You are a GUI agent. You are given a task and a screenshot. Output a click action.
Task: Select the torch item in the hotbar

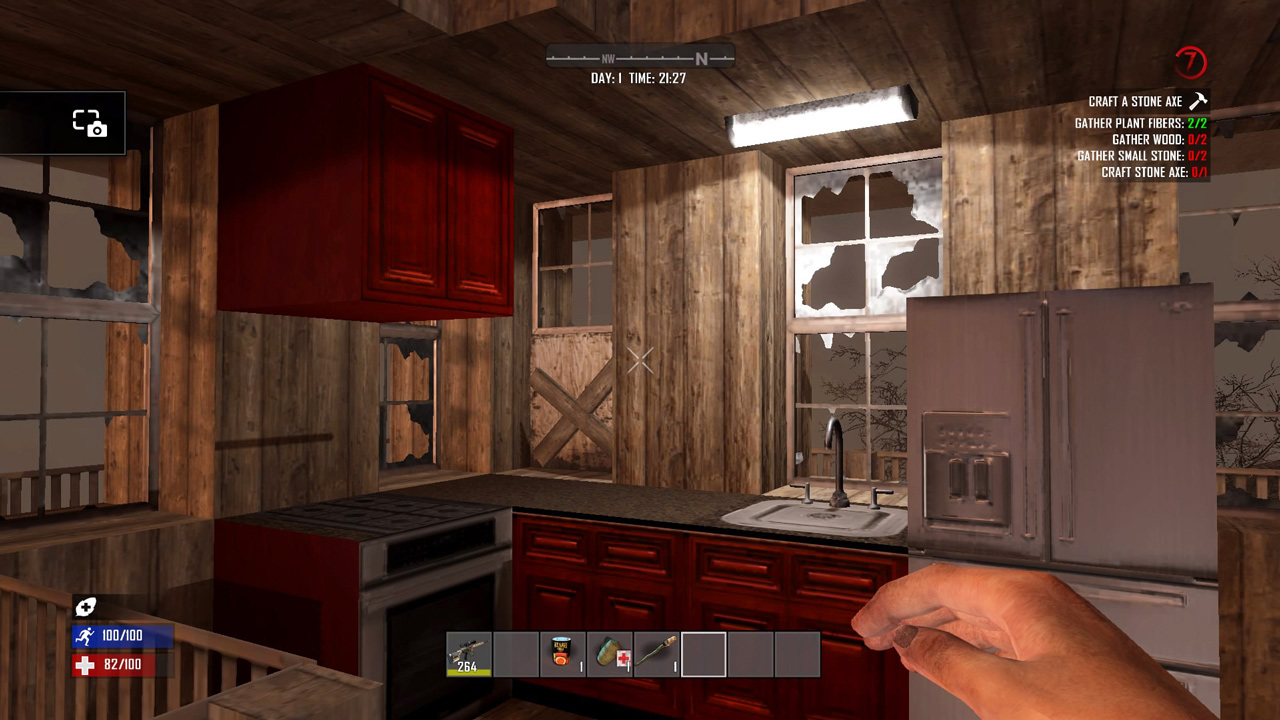656,652
